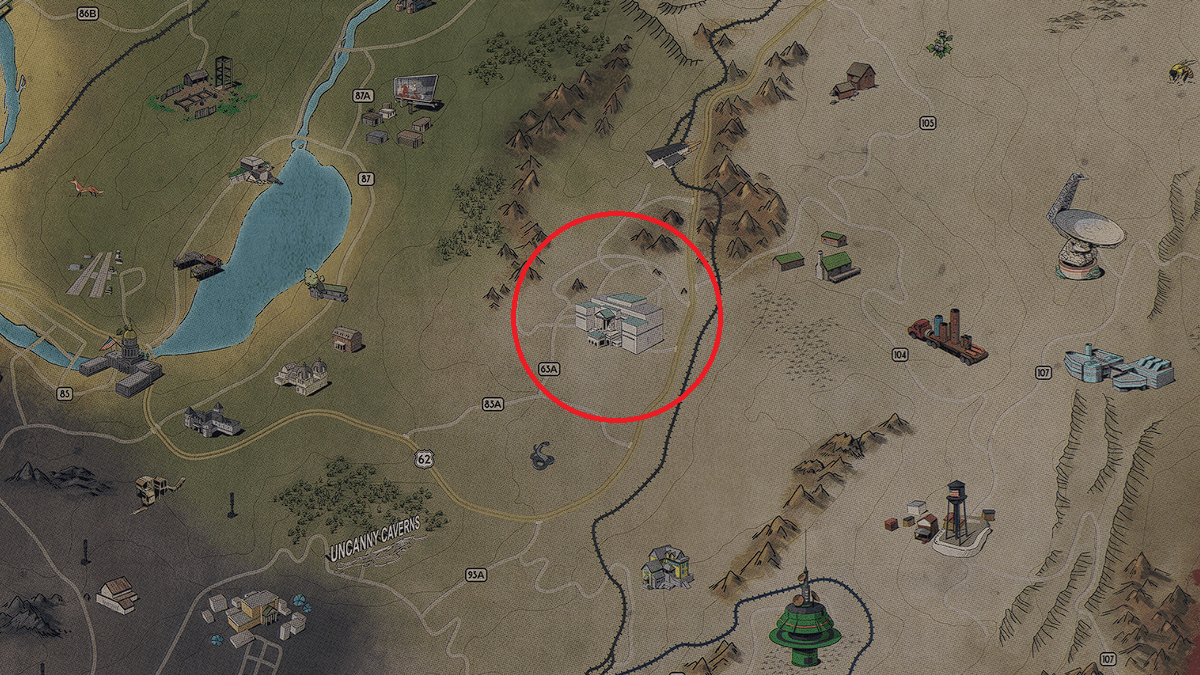1200x675 pixels.
Task: Click the roadside billboard location marker
Action: click(x=417, y=91)
